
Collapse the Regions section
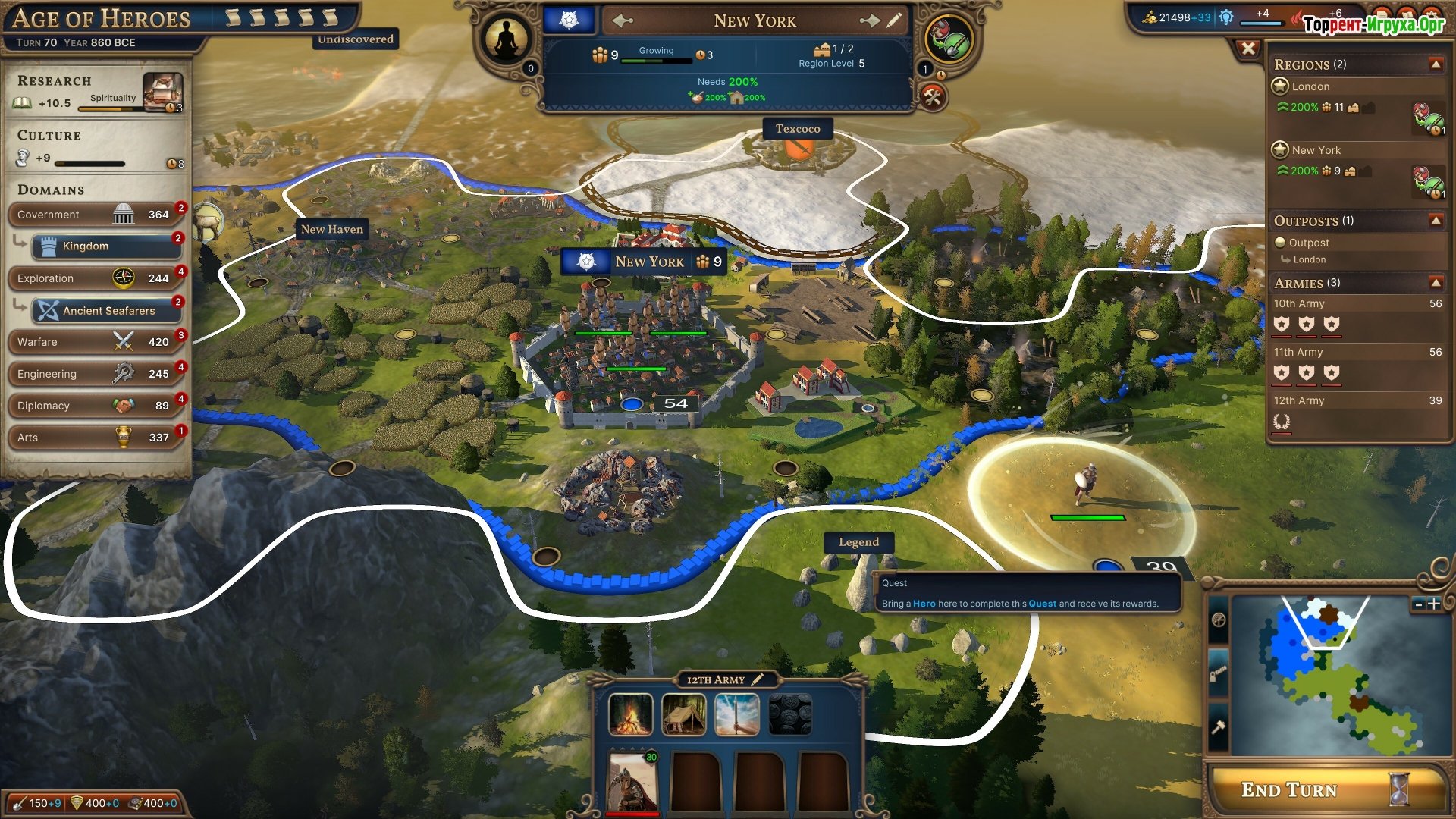(1436, 64)
